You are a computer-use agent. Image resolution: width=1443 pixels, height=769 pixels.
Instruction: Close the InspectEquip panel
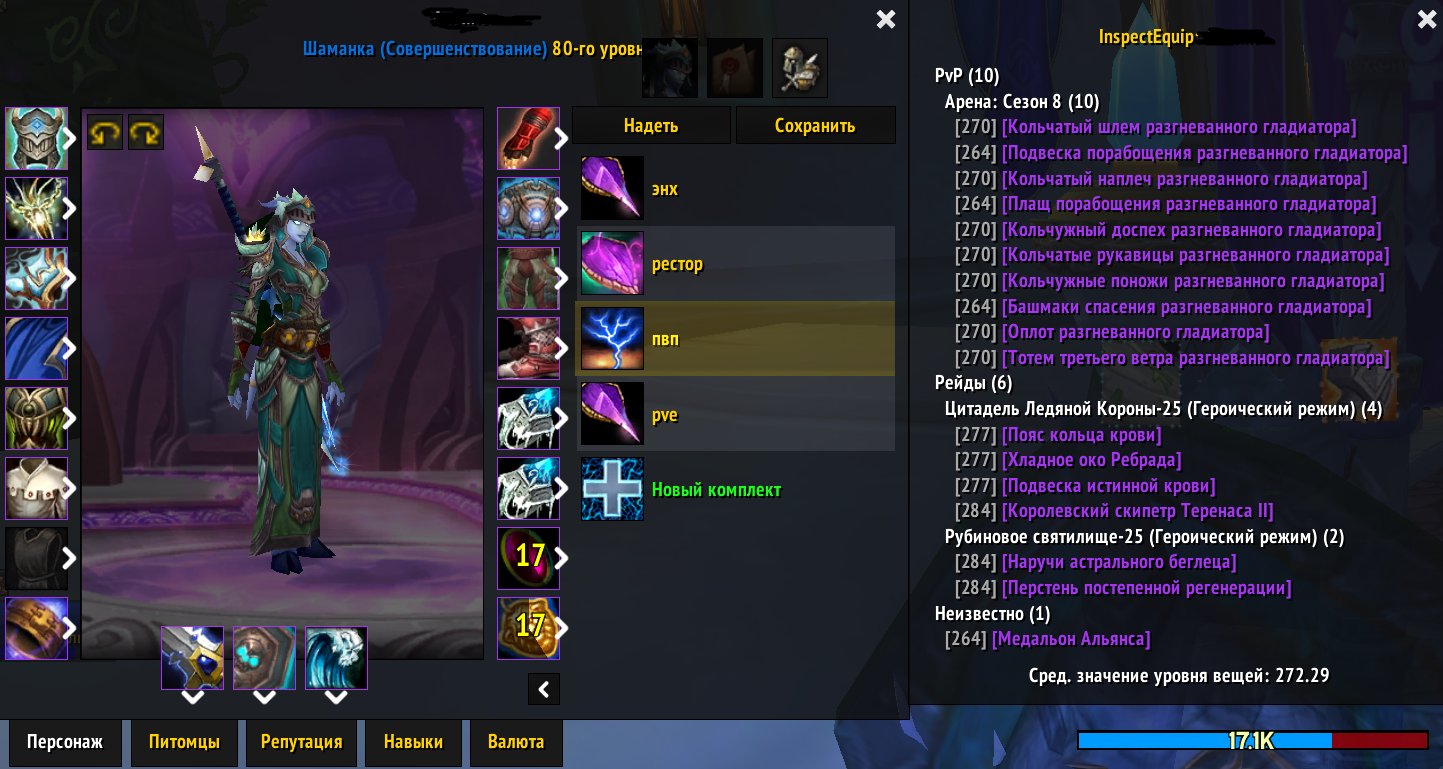click(1426, 19)
